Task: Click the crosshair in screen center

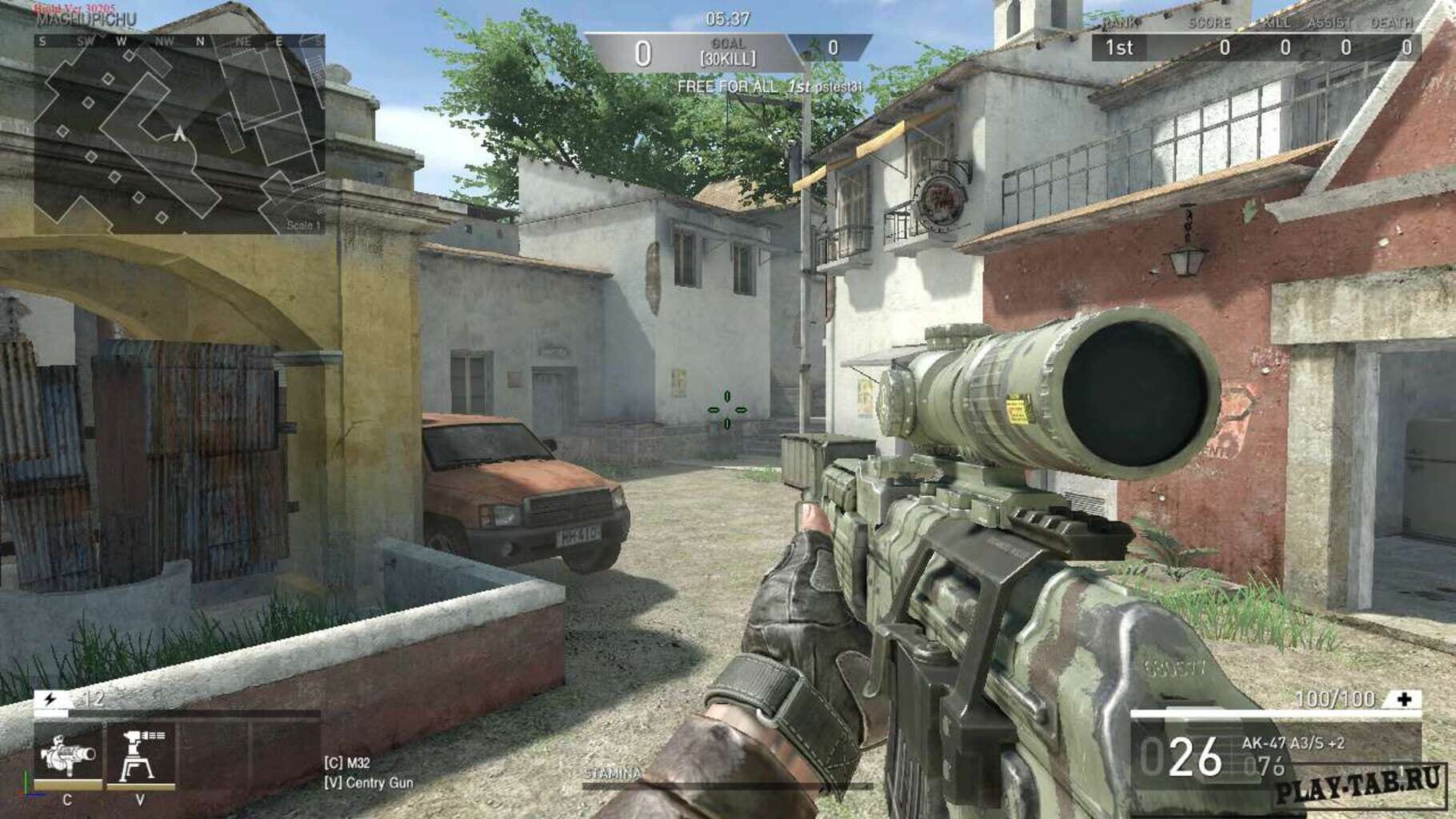Action: [726, 409]
